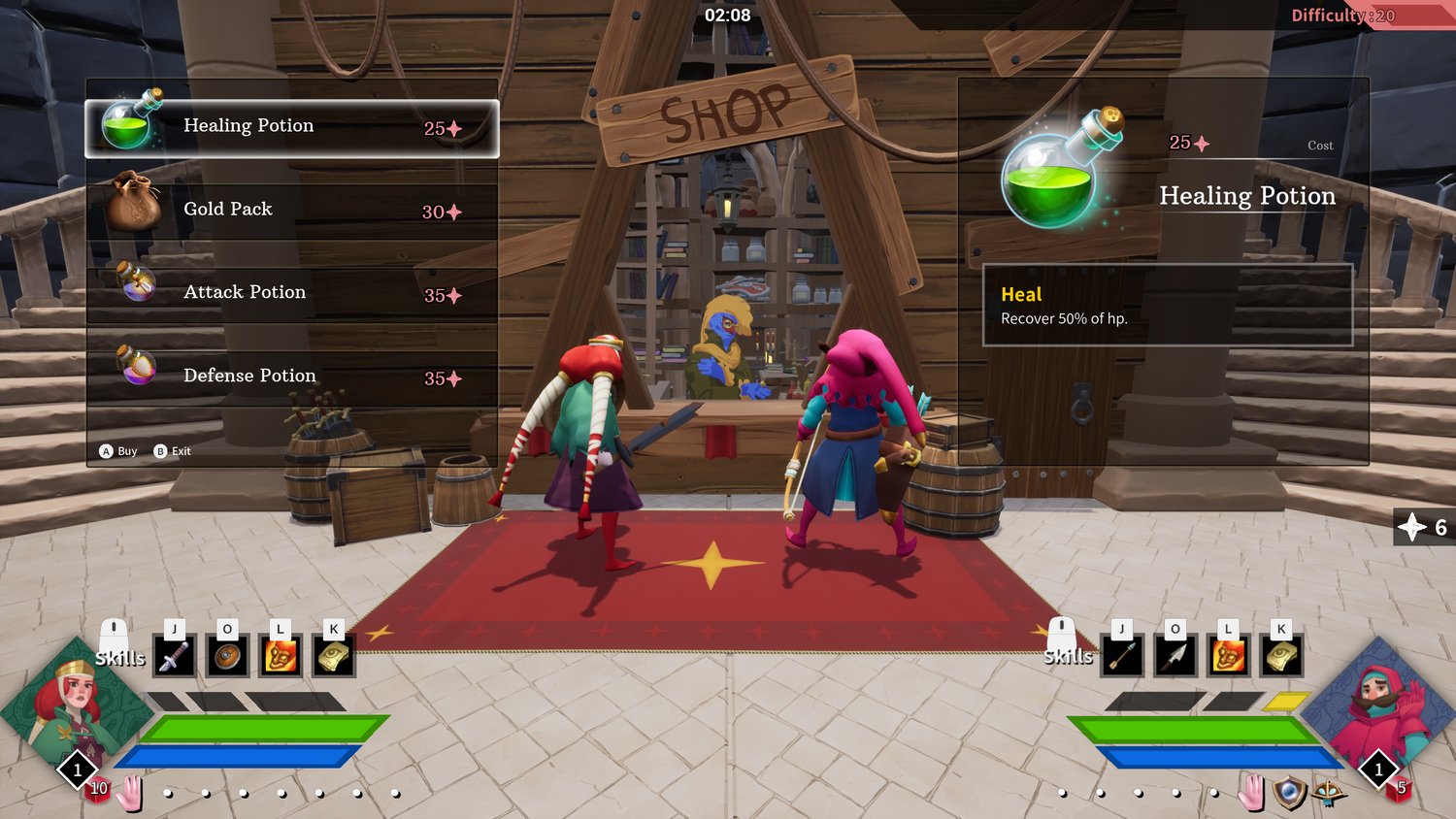Trigger the hooded archer's fiery mask skill
The width and height of the screenshot is (1456, 819).
(1228, 657)
